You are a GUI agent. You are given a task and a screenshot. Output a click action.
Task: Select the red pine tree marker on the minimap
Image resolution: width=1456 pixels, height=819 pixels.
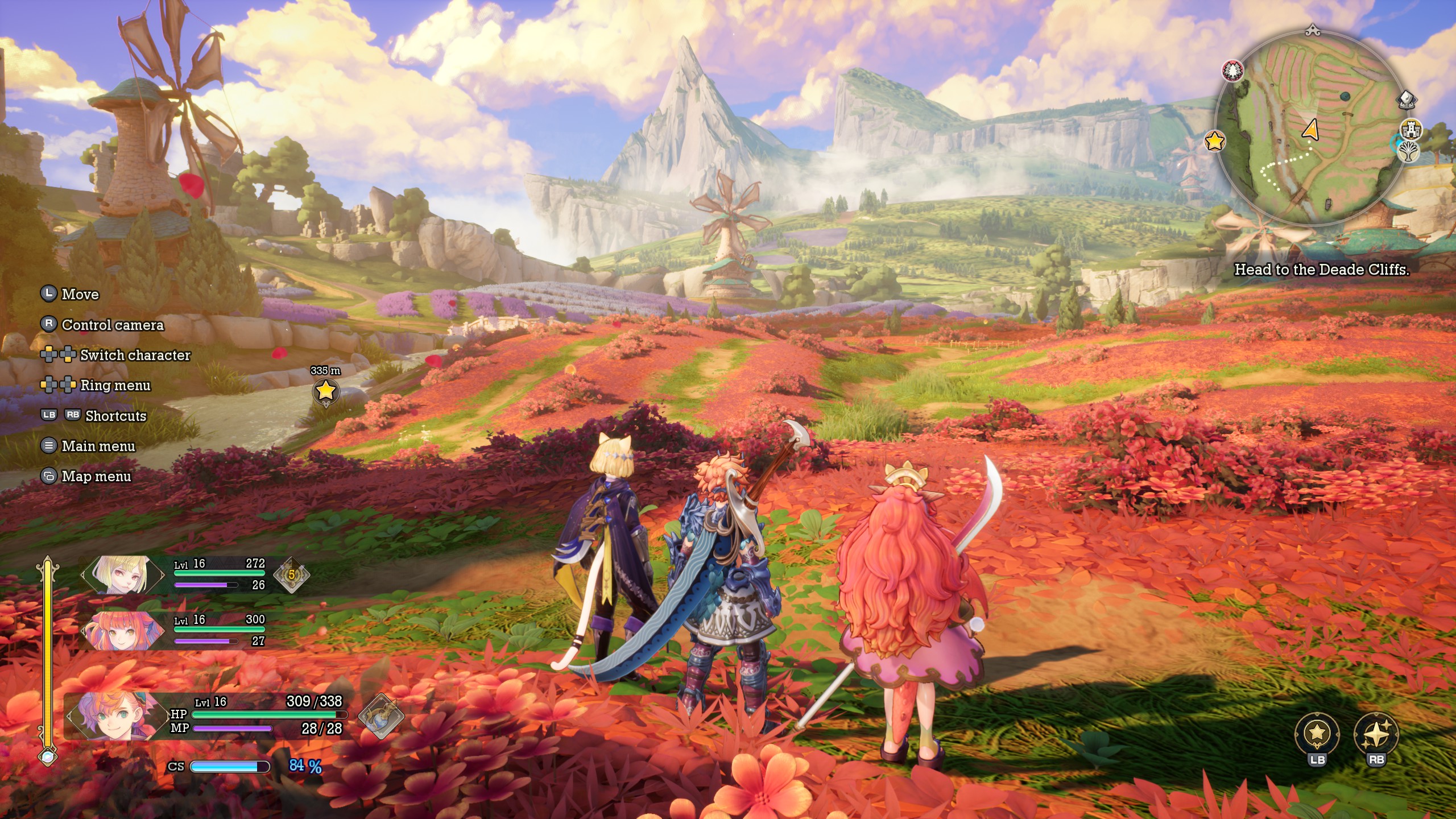1232,71
